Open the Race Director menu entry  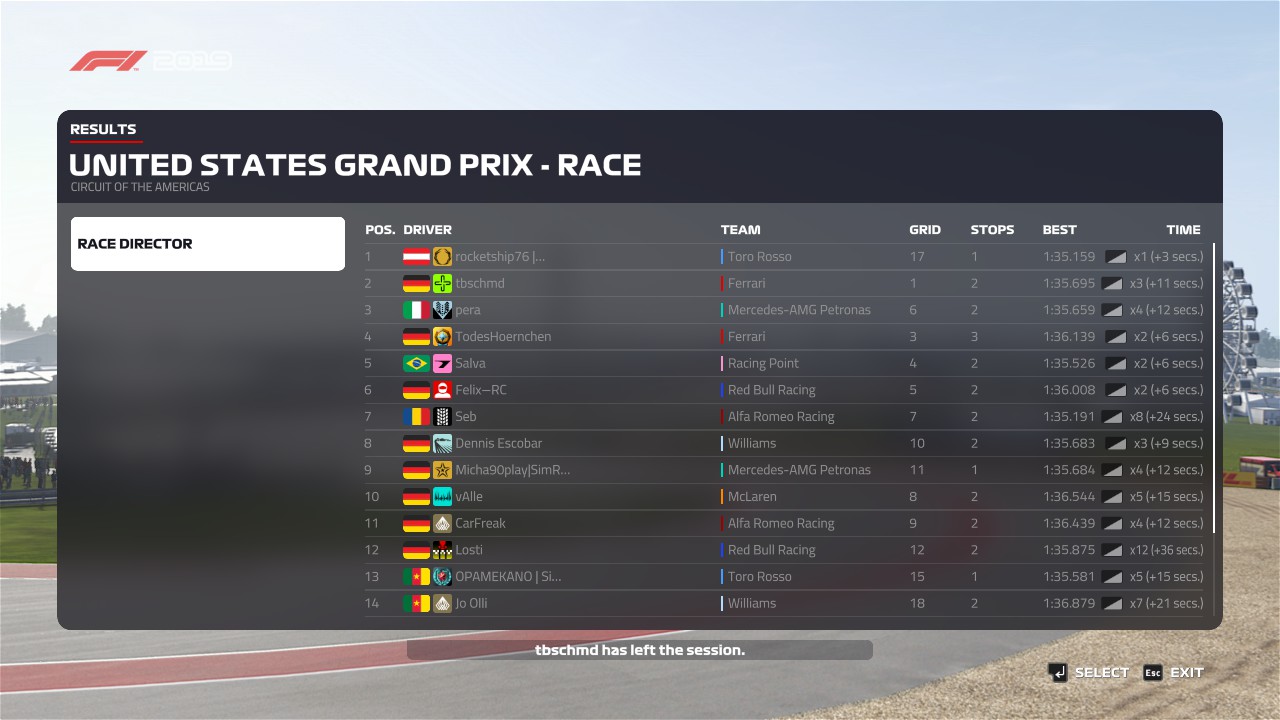(x=207, y=244)
